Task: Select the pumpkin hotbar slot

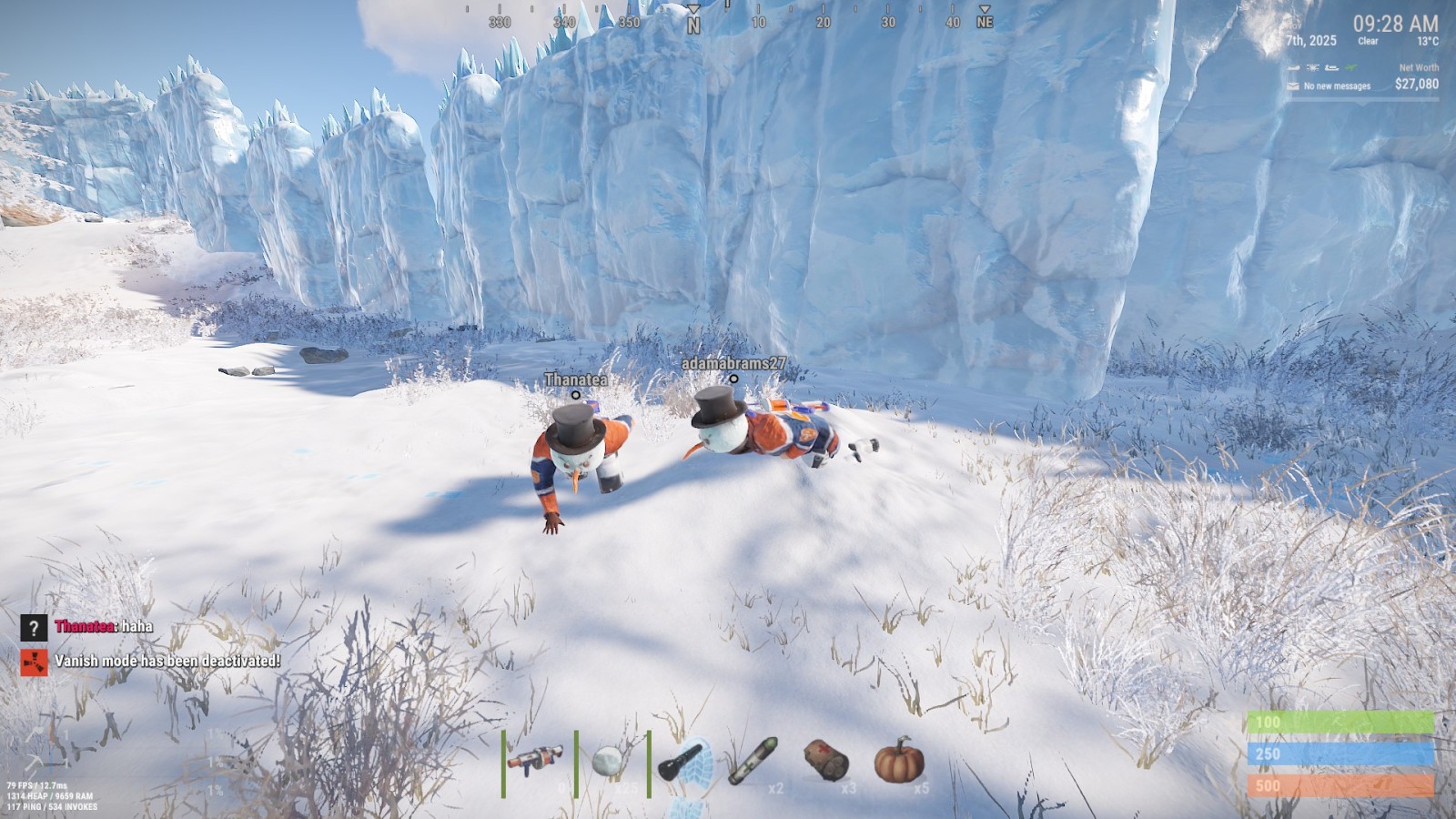Action: [899, 761]
